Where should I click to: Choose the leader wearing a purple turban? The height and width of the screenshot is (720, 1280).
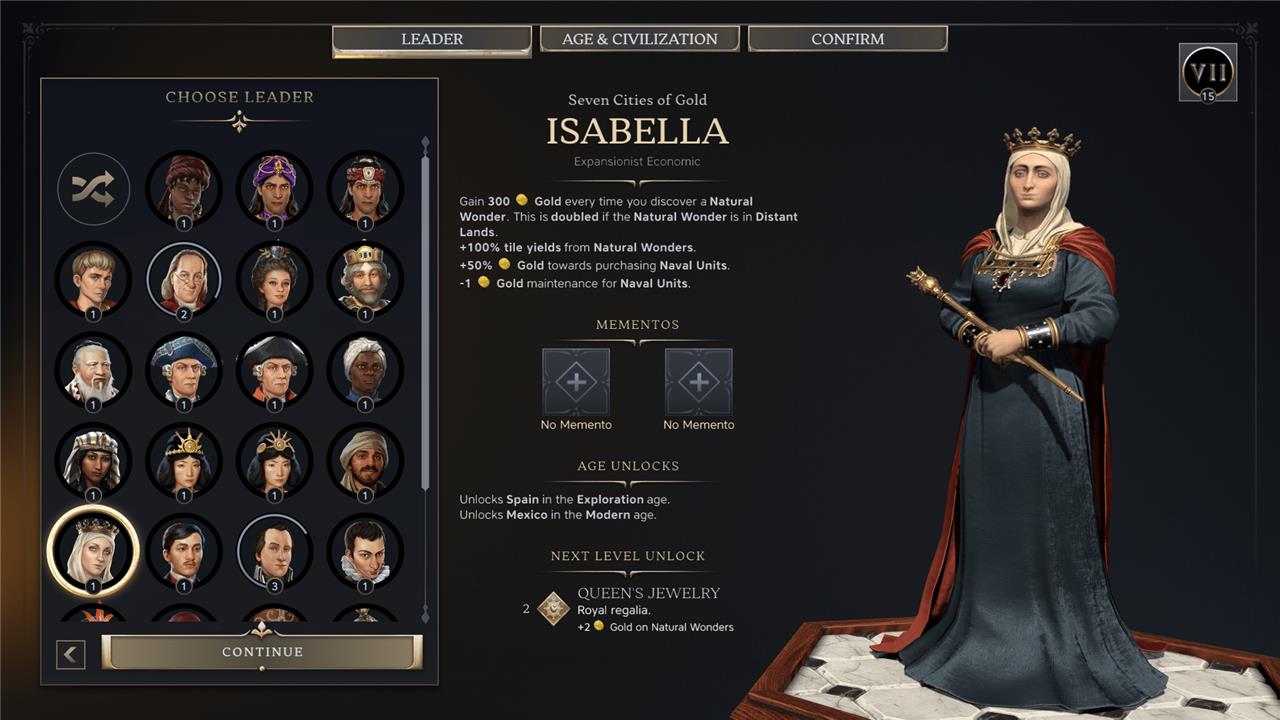(275, 187)
